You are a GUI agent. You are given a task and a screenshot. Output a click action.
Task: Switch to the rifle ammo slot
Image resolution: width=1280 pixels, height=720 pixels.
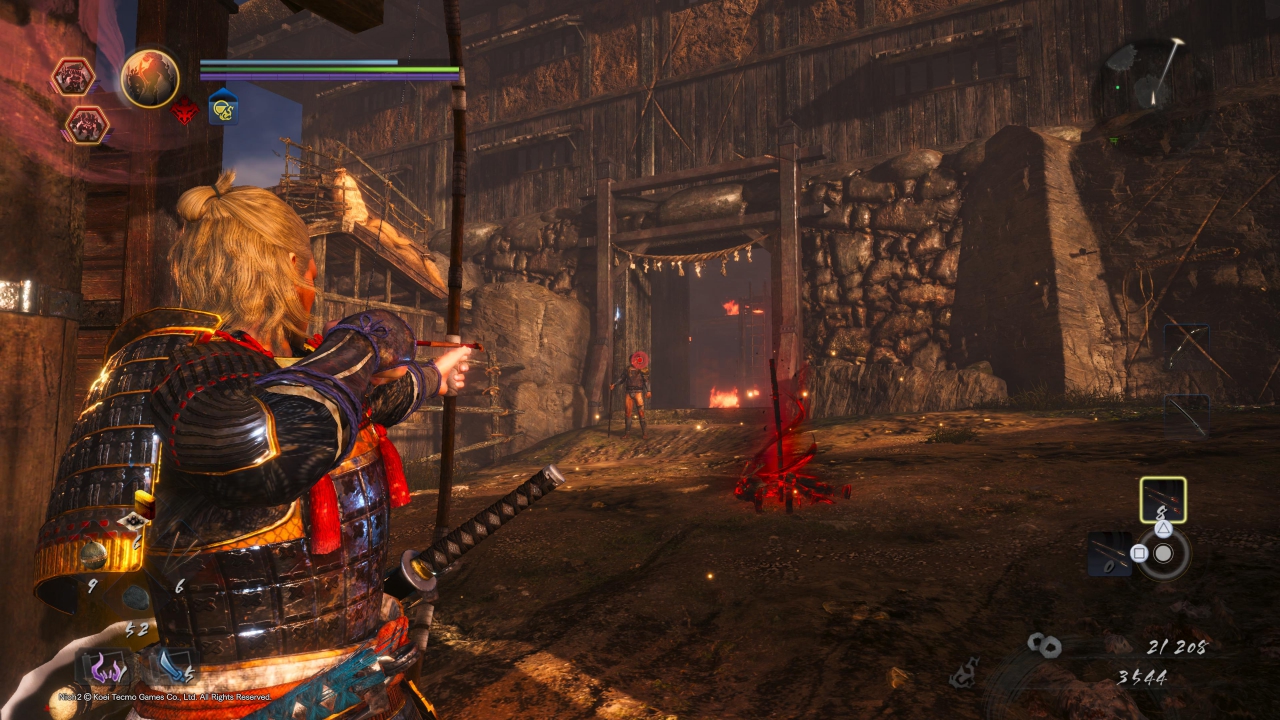1109,553
